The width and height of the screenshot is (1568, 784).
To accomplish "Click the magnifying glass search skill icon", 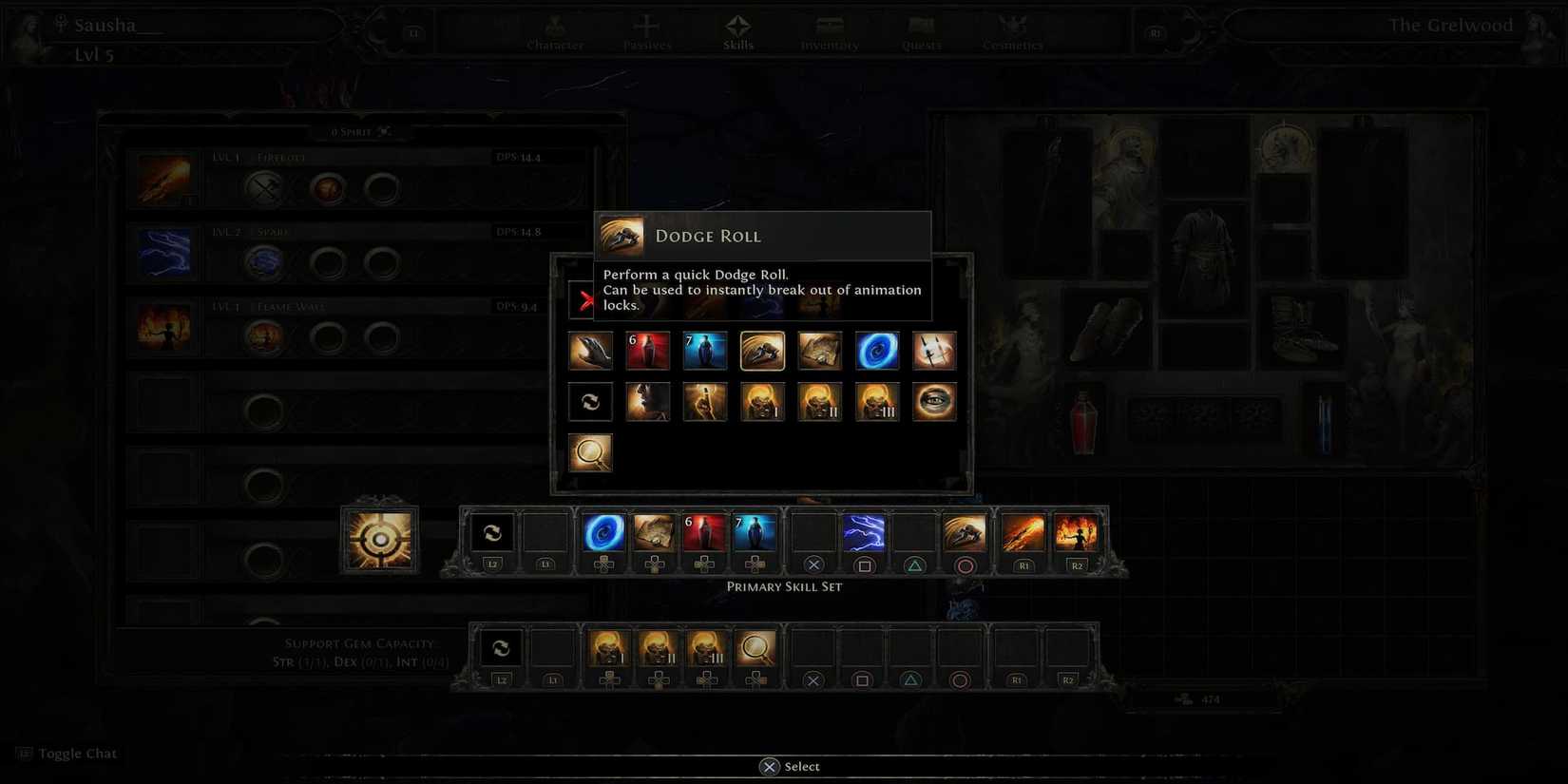I will [591, 452].
